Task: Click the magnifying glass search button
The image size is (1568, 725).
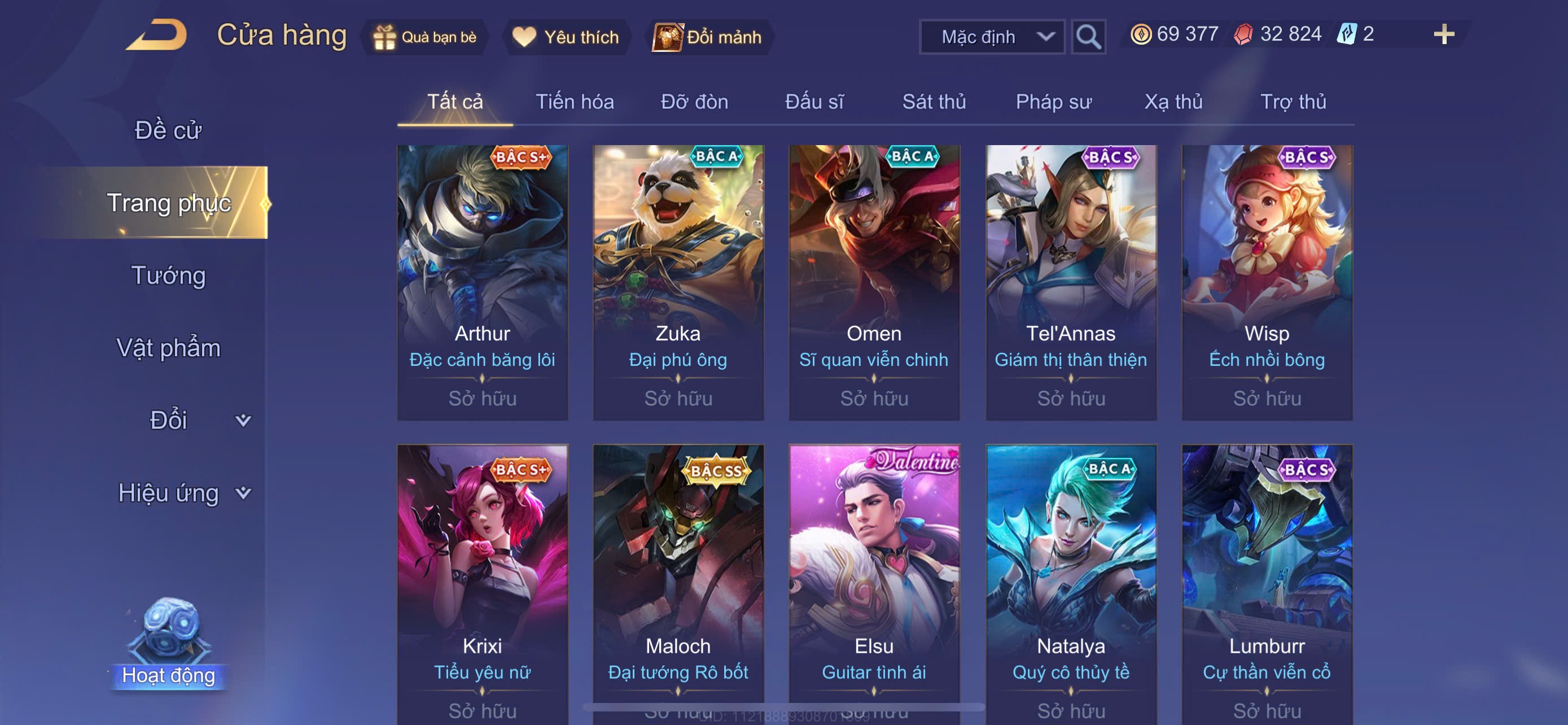Action: click(1088, 37)
